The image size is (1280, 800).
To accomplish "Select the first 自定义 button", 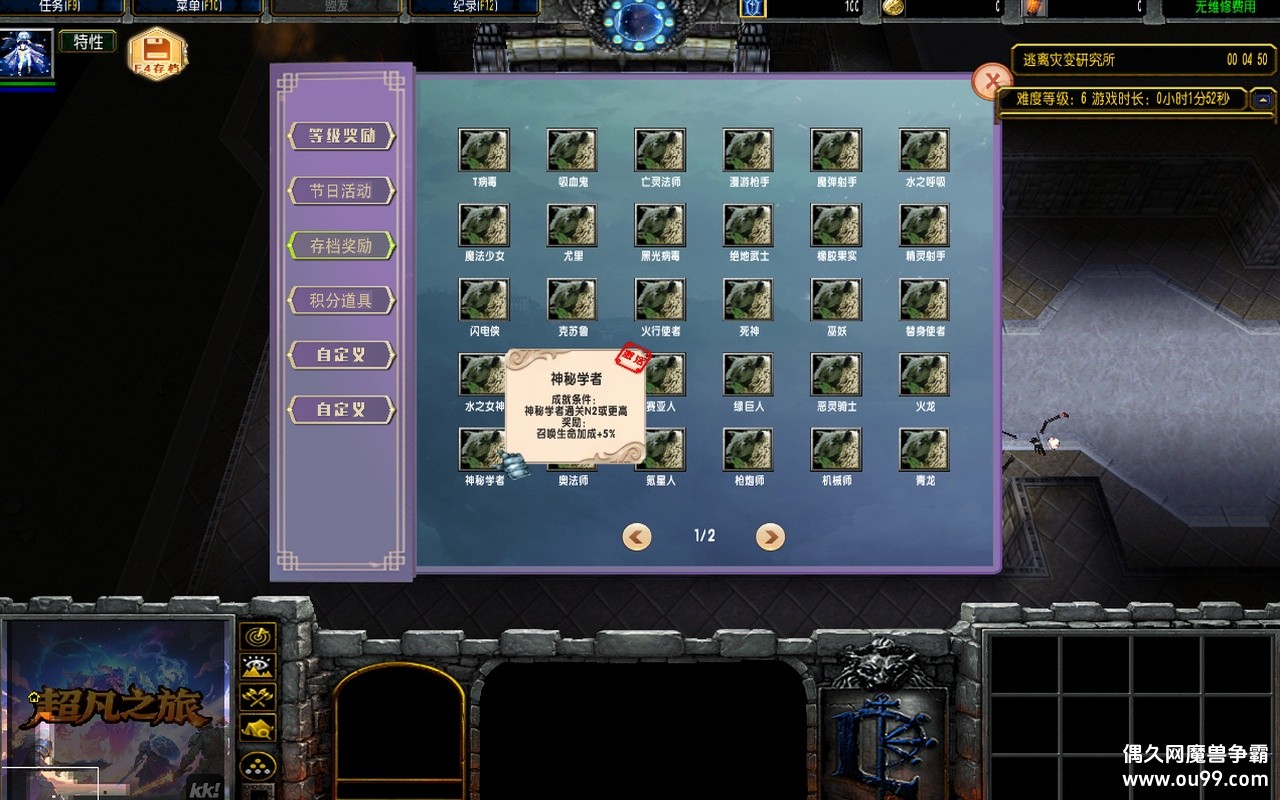I will coord(341,355).
